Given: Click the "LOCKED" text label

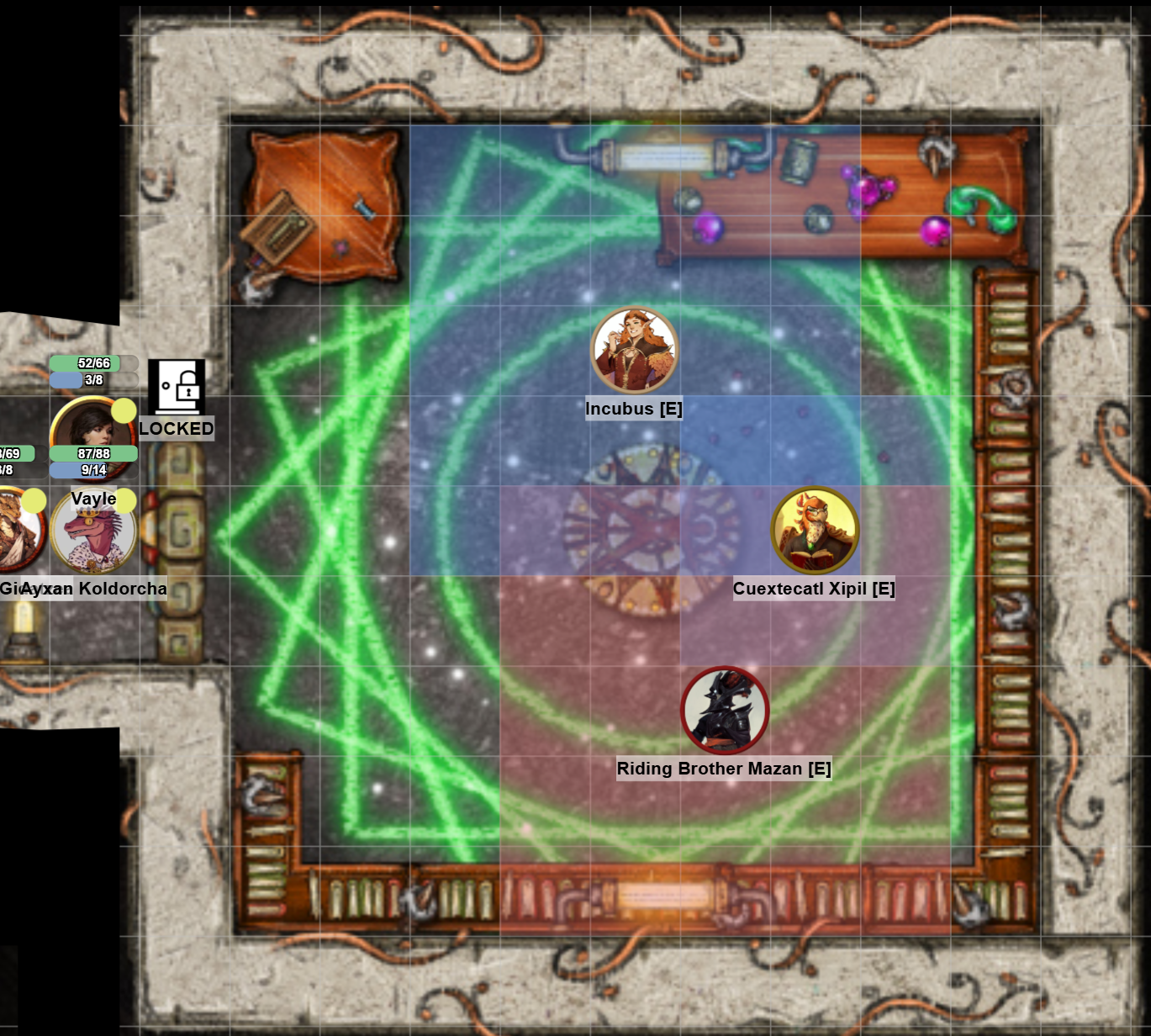Looking at the screenshot, I should pos(177,429).
